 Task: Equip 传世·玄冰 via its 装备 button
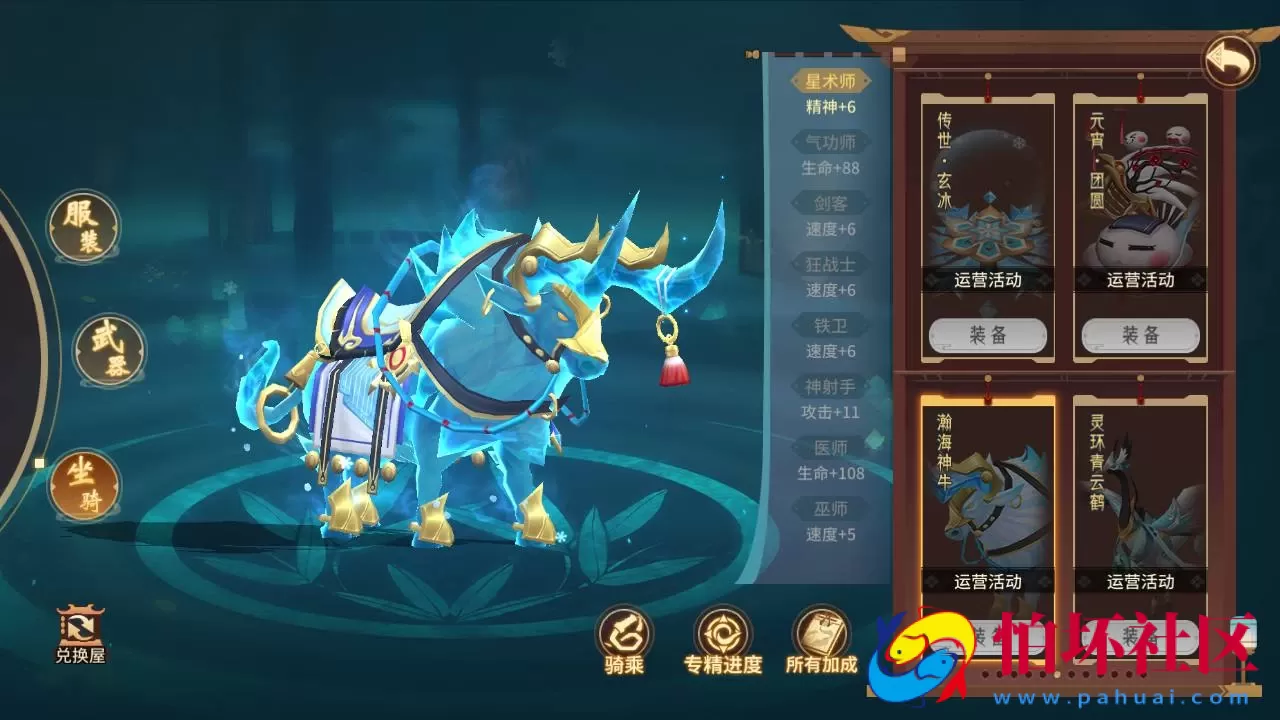click(986, 335)
